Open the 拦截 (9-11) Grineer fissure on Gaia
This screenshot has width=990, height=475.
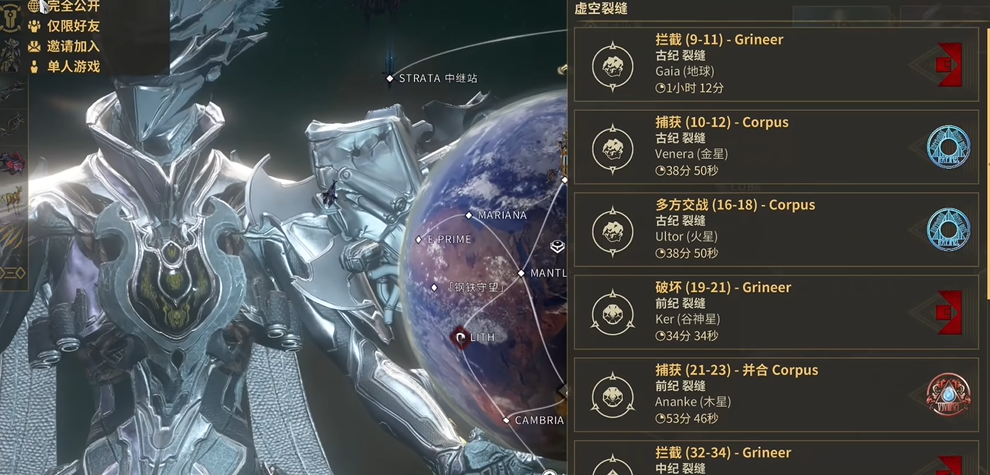774,64
